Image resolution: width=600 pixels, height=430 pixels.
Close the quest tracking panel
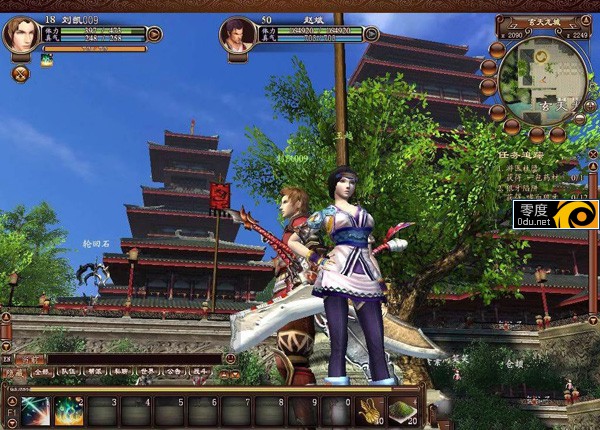[592, 153]
